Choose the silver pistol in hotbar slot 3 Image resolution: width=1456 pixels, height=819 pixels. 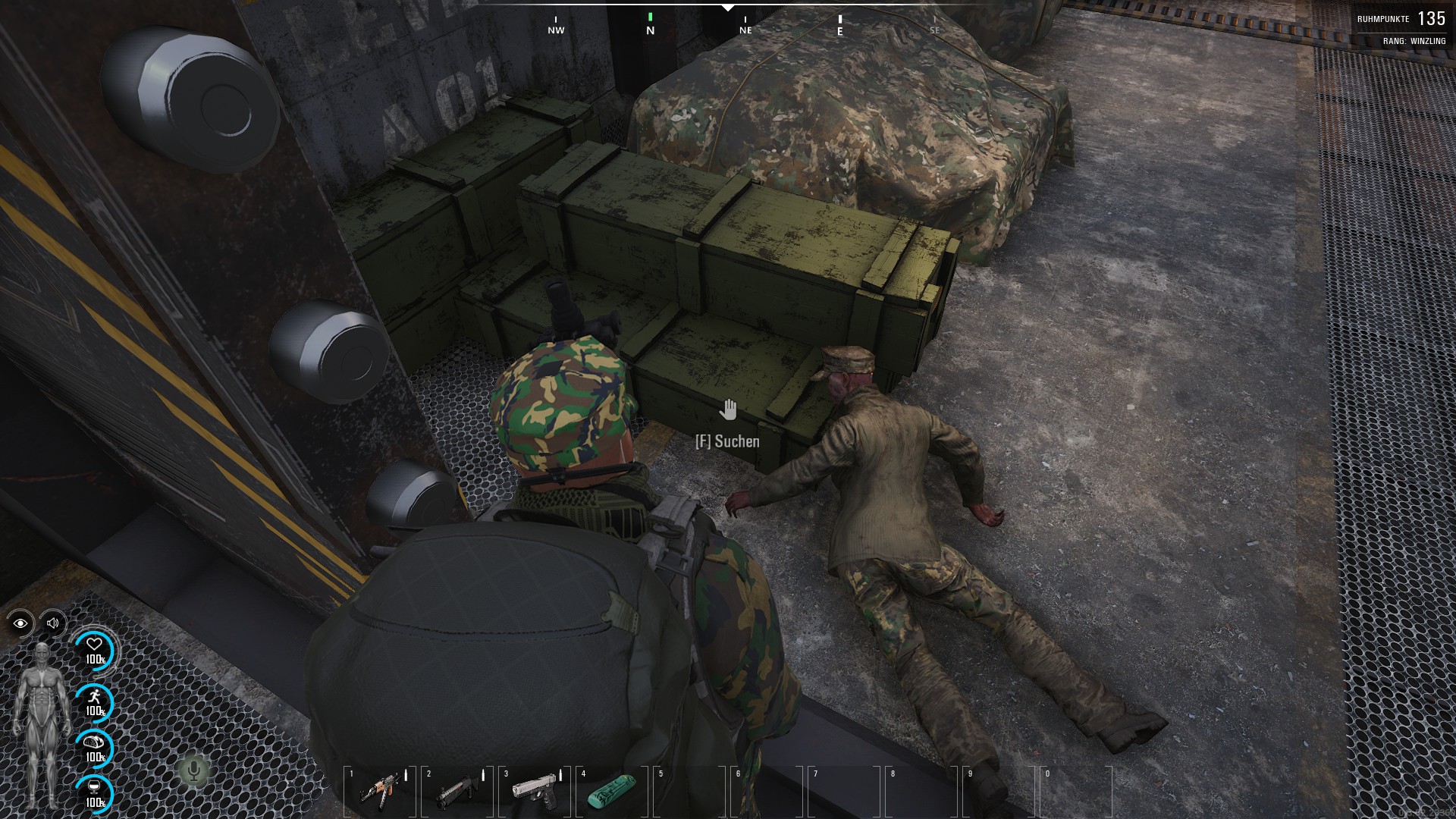point(535,791)
